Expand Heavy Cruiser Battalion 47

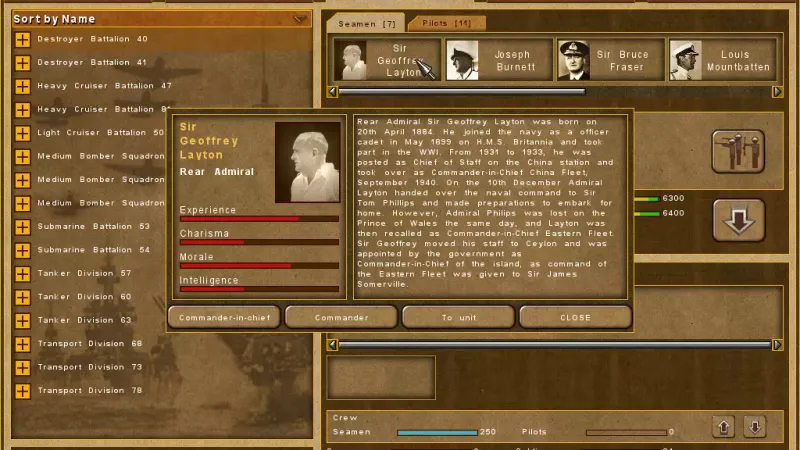click(22, 86)
